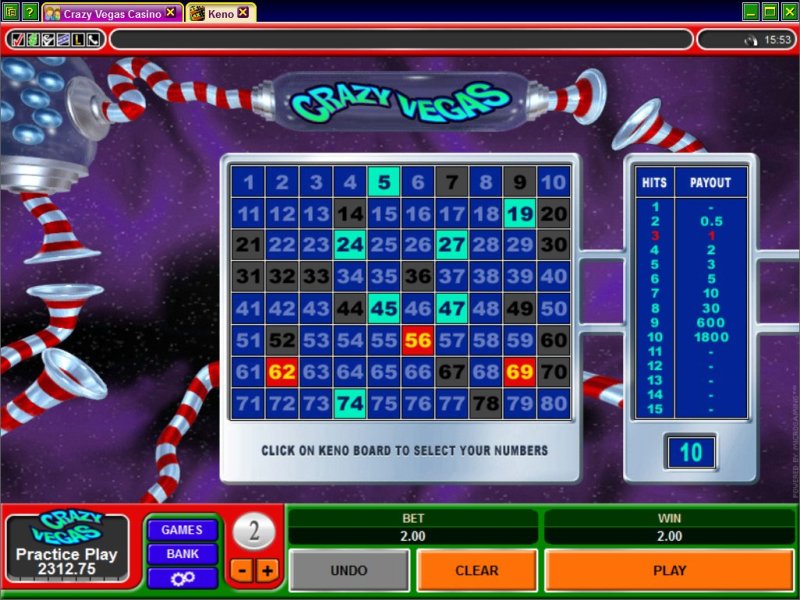
Task: Select number 80 on the Keno board
Action: click(x=553, y=403)
